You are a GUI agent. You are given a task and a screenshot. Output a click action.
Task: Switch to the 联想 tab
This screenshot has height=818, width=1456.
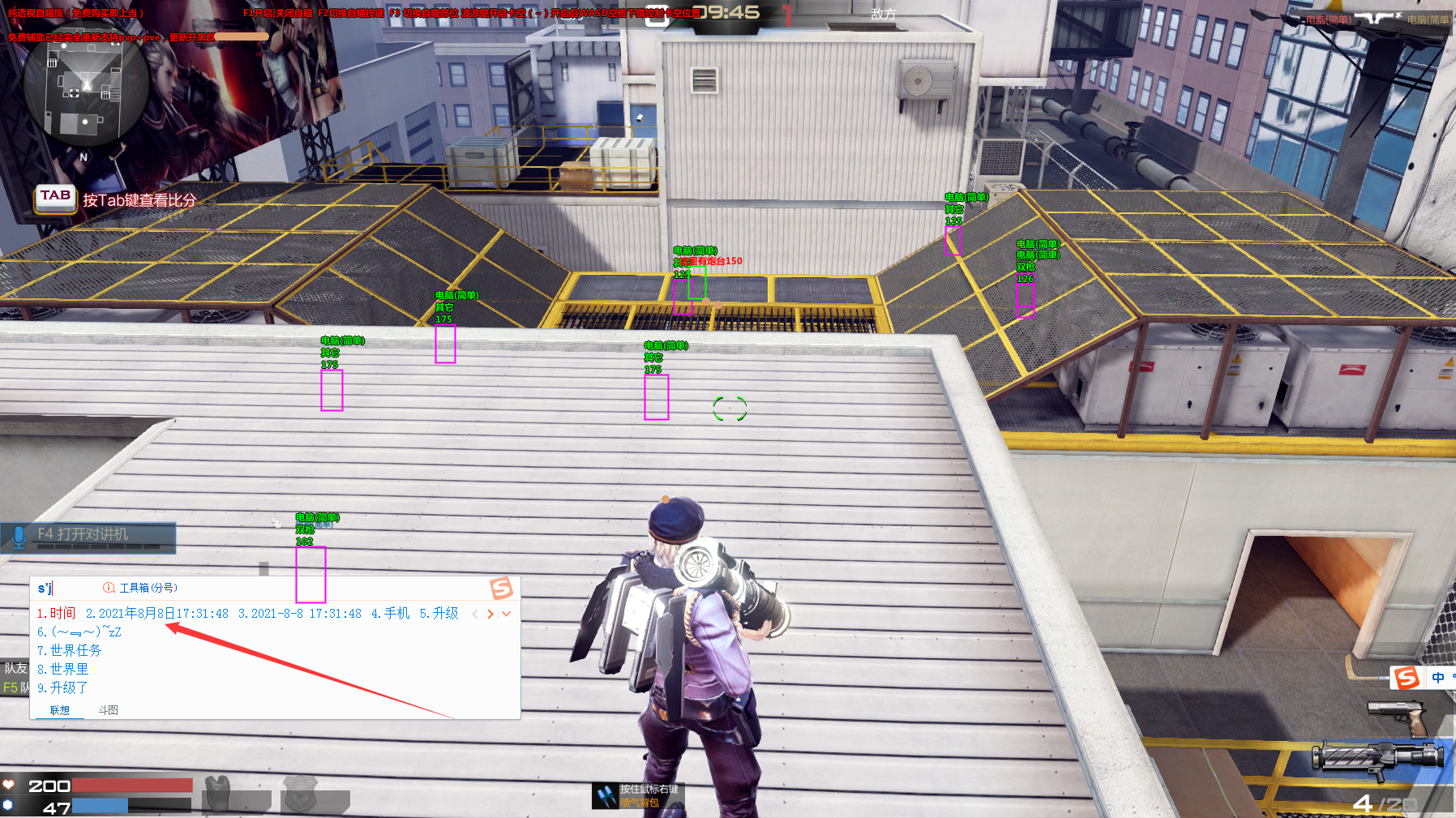60,709
